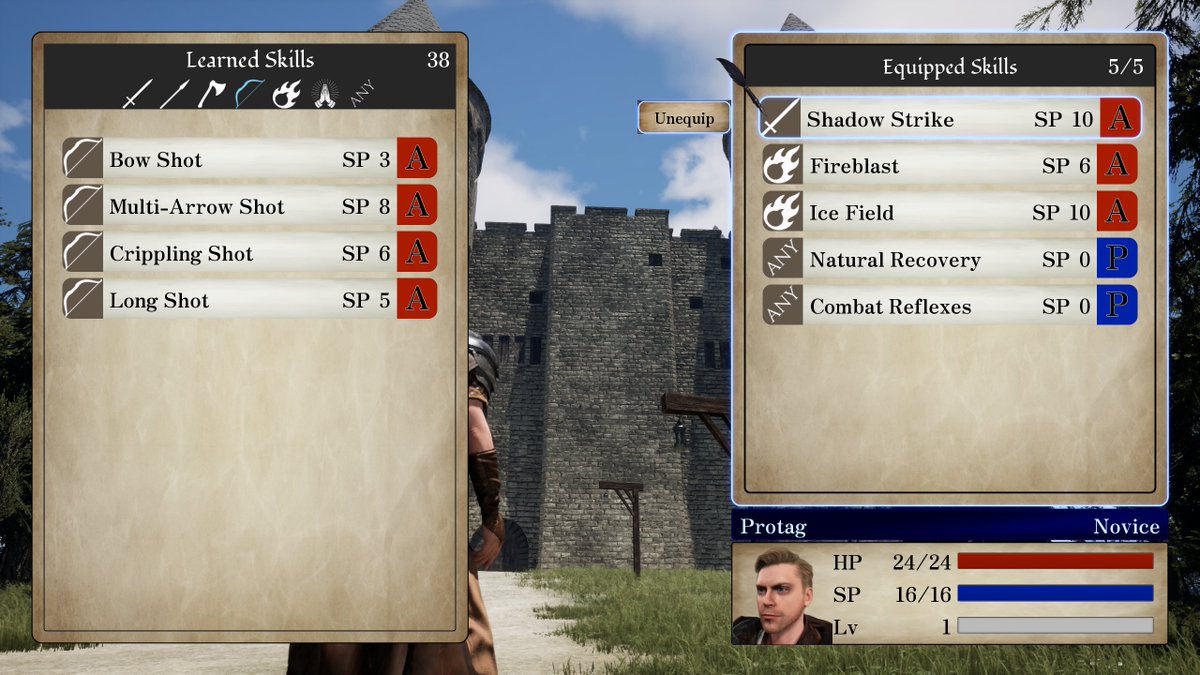
Task: Select the Bow Shot skill
Action: pos(250,159)
